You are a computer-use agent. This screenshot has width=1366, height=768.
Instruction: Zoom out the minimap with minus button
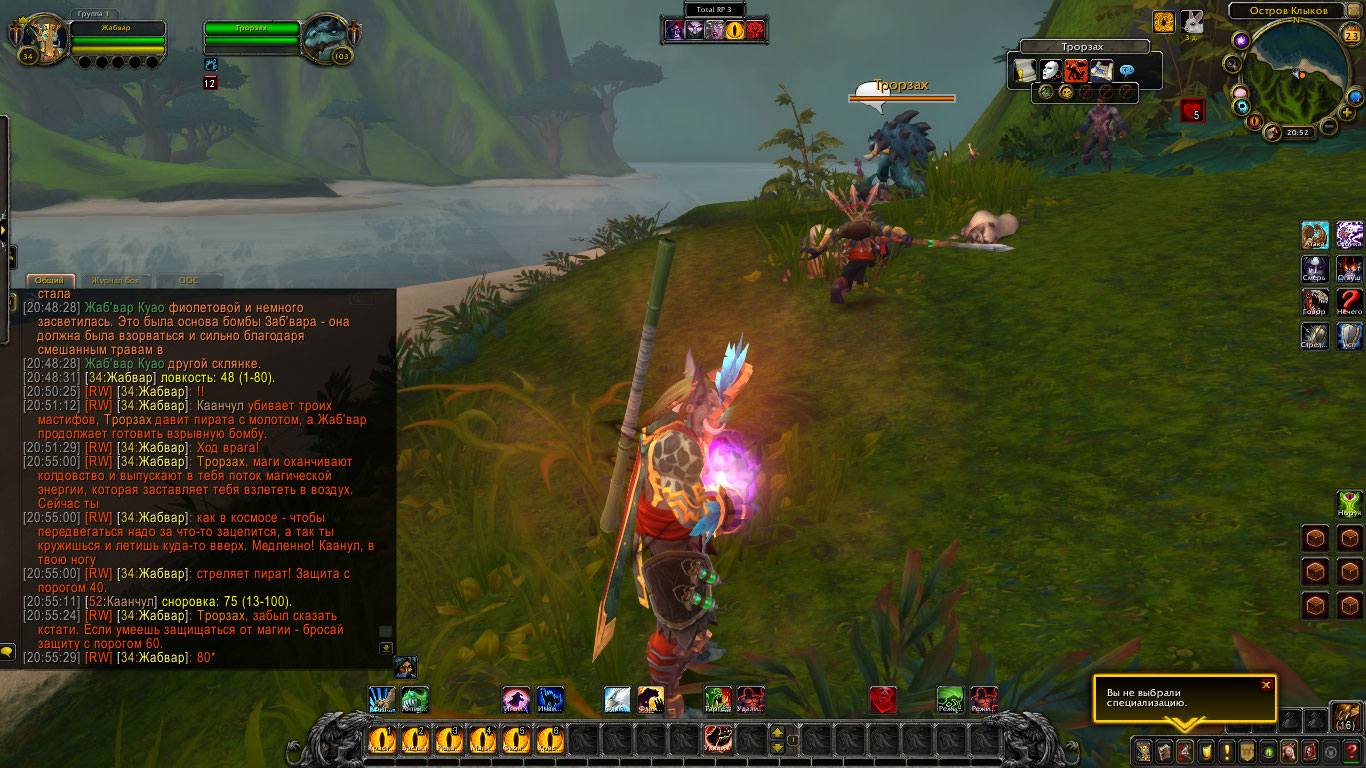tap(1329, 127)
